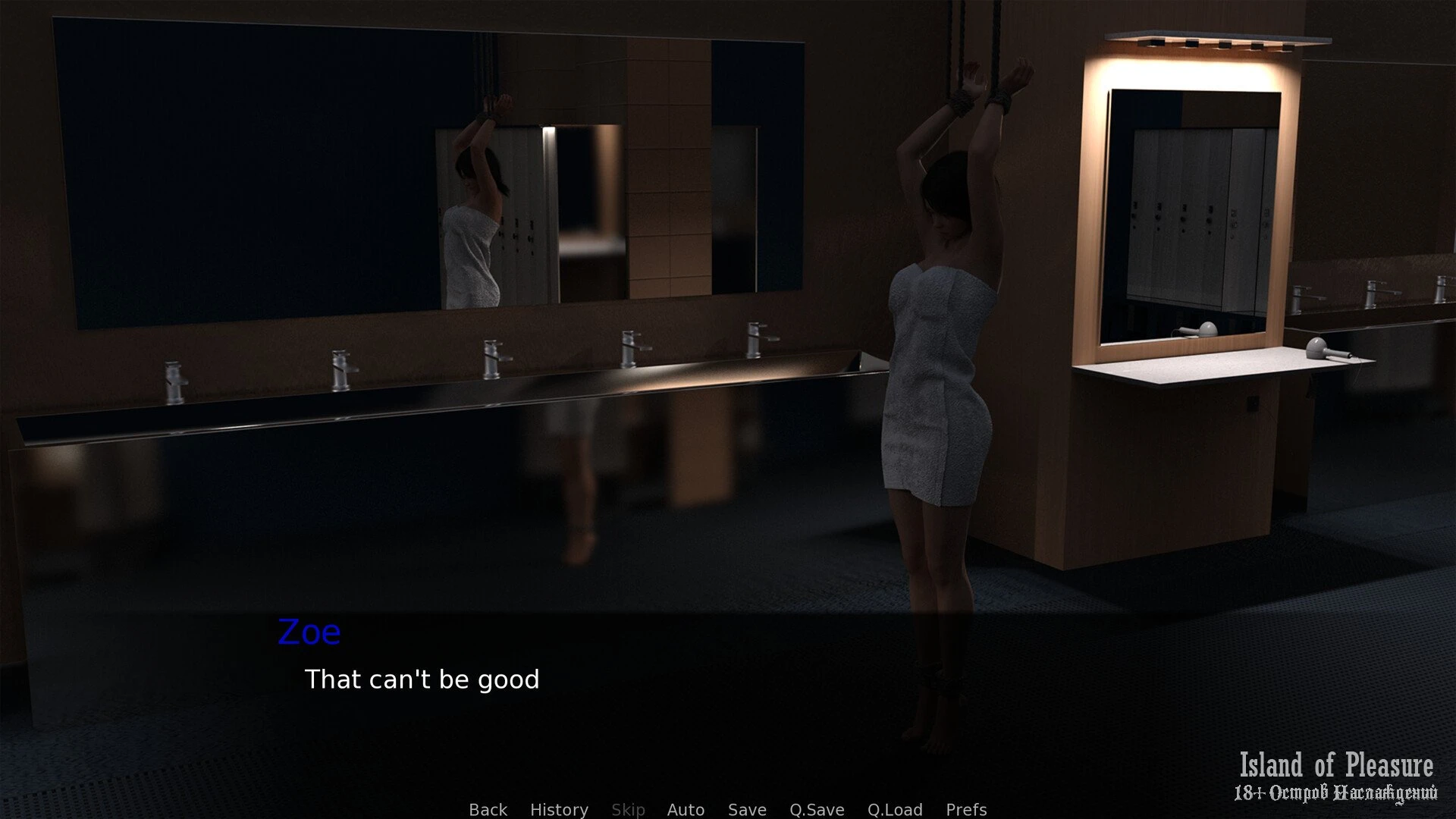
Task: Quick save with Q.Save
Action: (817, 809)
